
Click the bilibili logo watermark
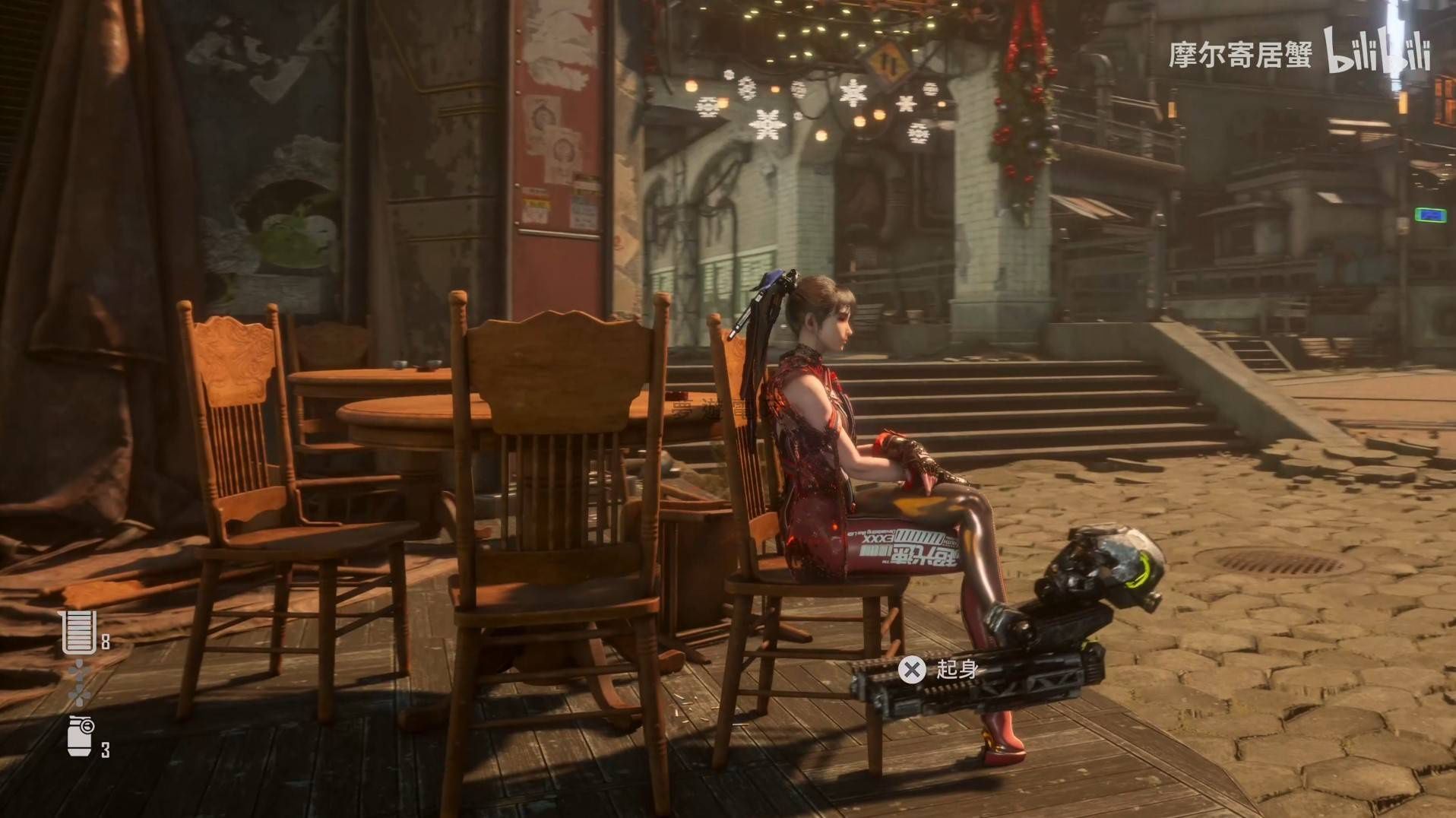[x=1377, y=52]
